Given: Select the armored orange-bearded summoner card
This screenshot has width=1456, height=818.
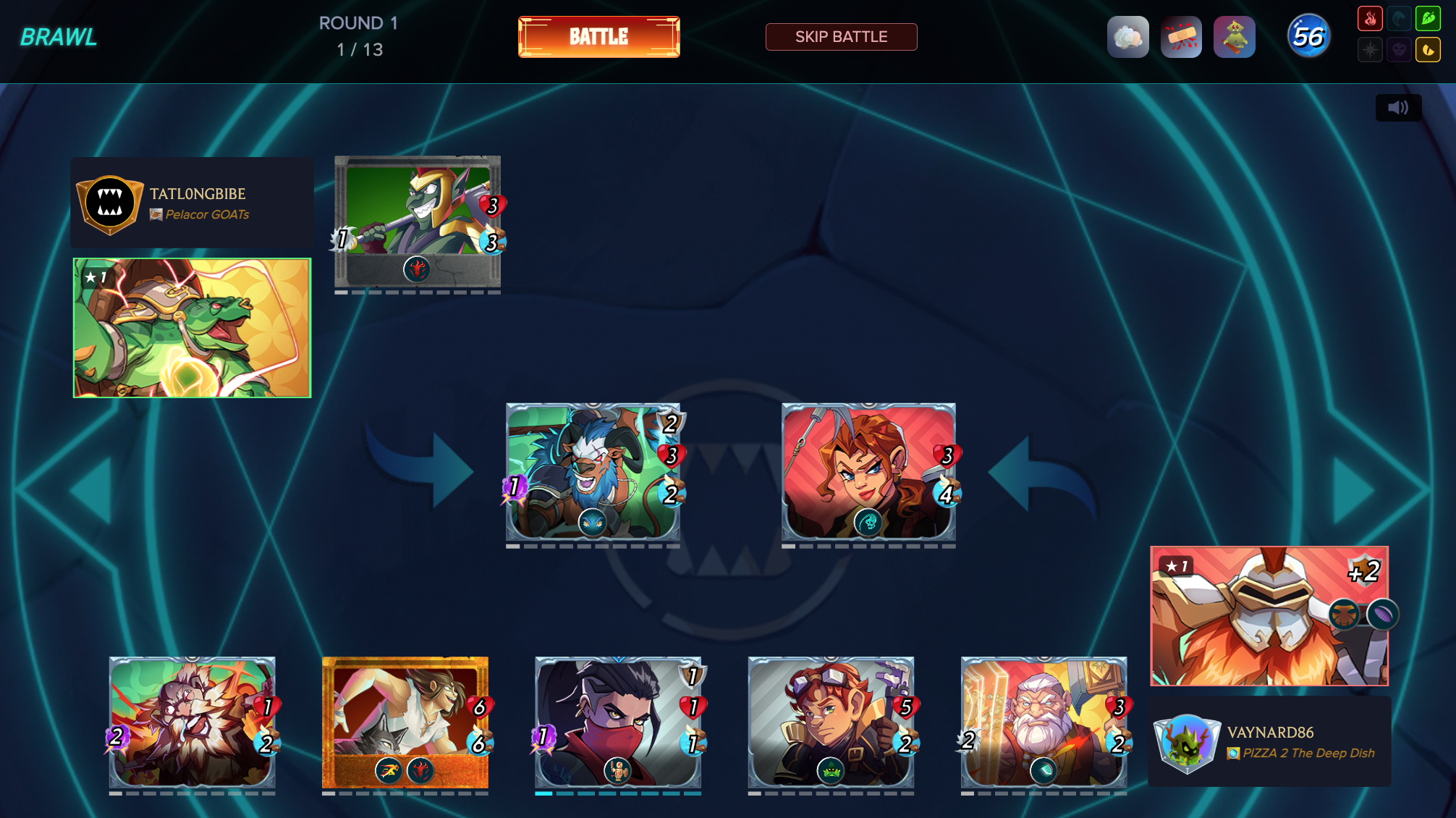Looking at the screenshot, I should pos(1269,616).
